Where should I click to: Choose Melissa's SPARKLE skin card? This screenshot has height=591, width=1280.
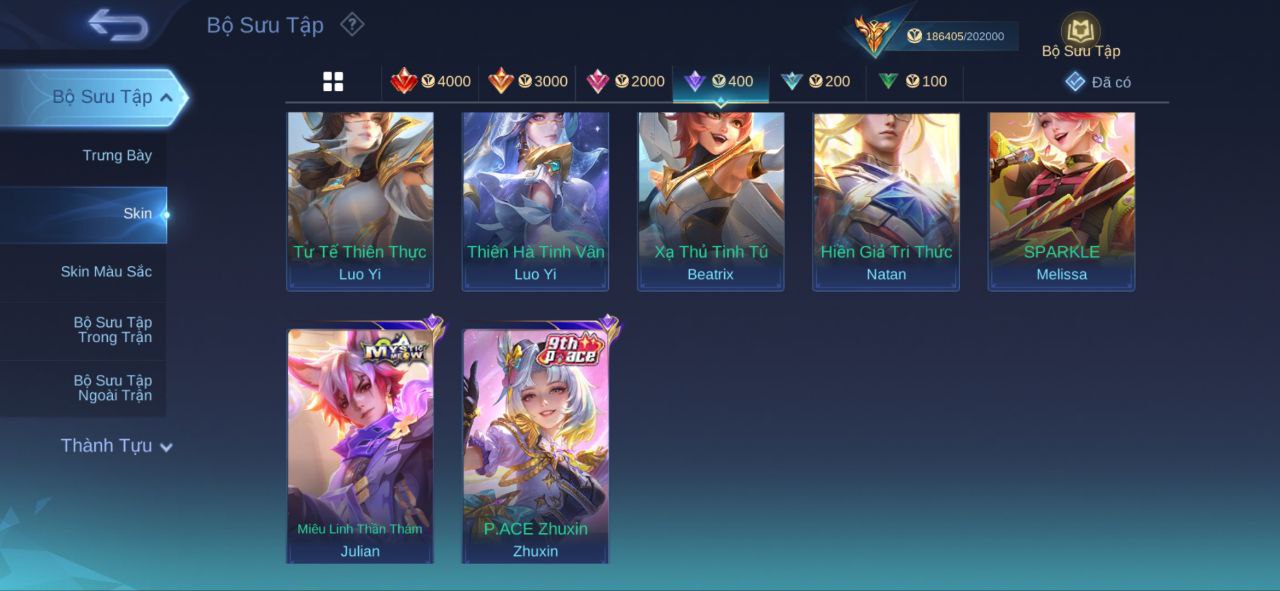pos(1061,200)
